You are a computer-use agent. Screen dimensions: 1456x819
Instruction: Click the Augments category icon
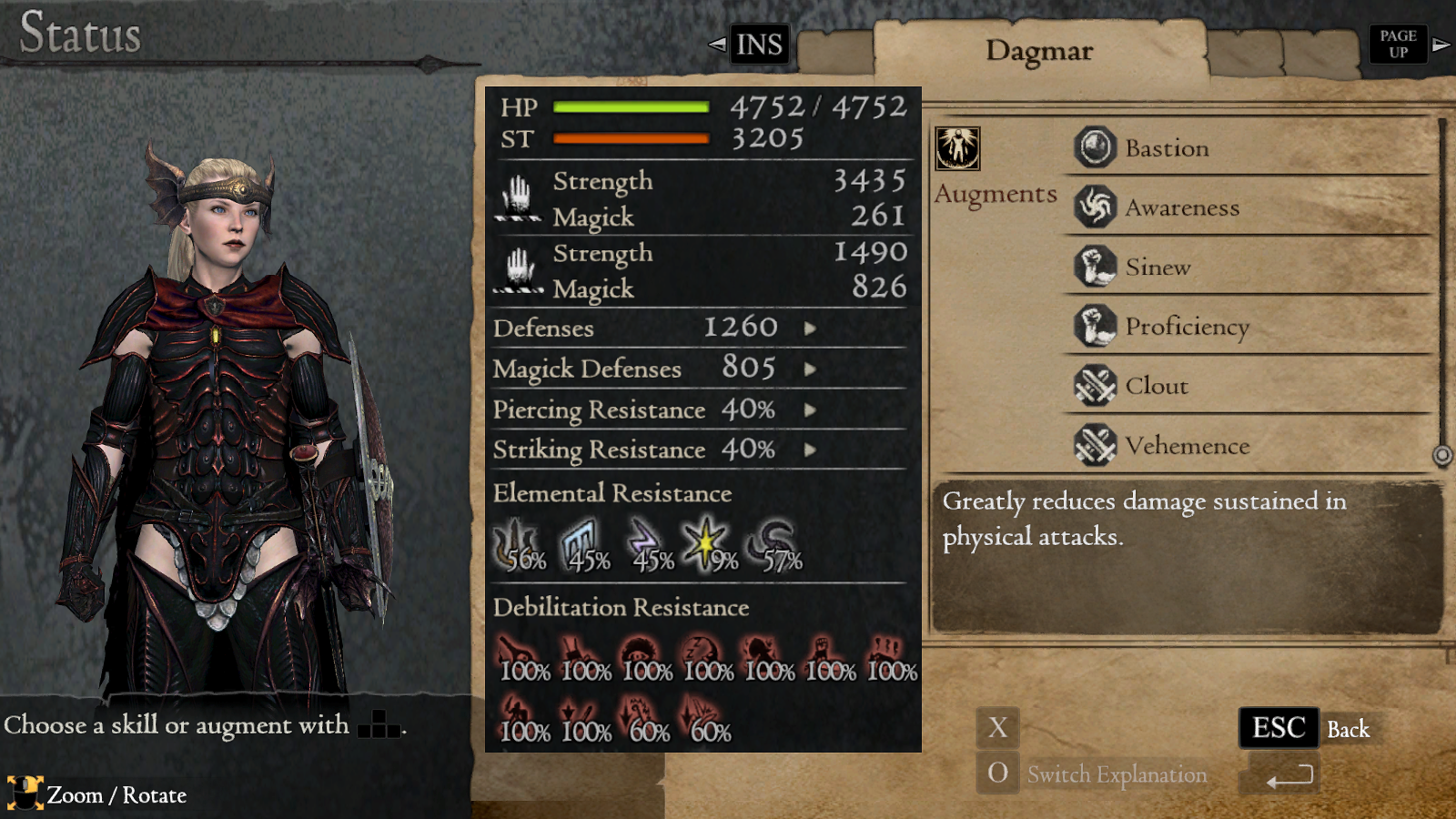(x=960, y=148)
